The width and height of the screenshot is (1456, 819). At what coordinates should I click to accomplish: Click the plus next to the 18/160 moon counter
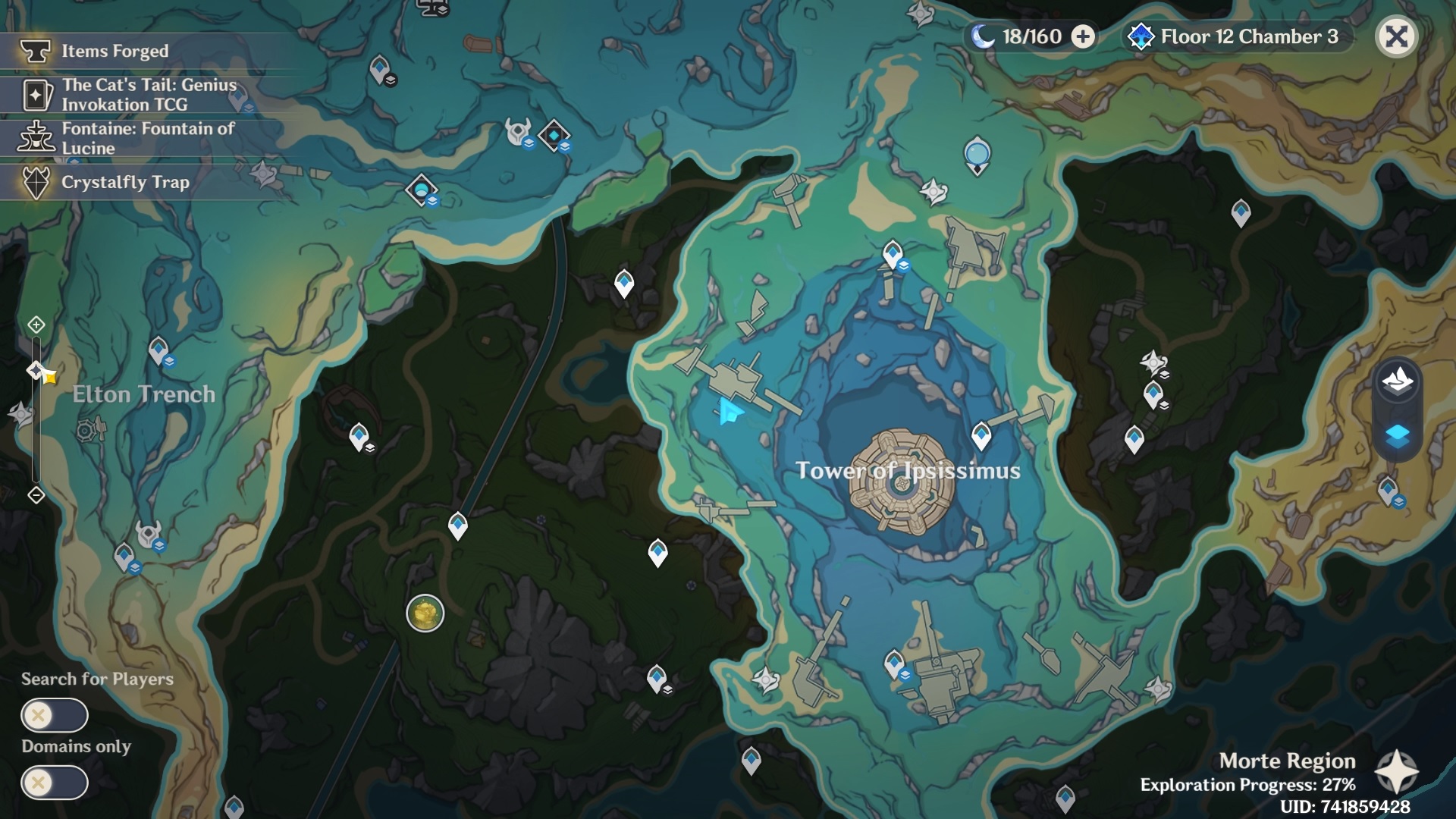(x=1082, y=35)
